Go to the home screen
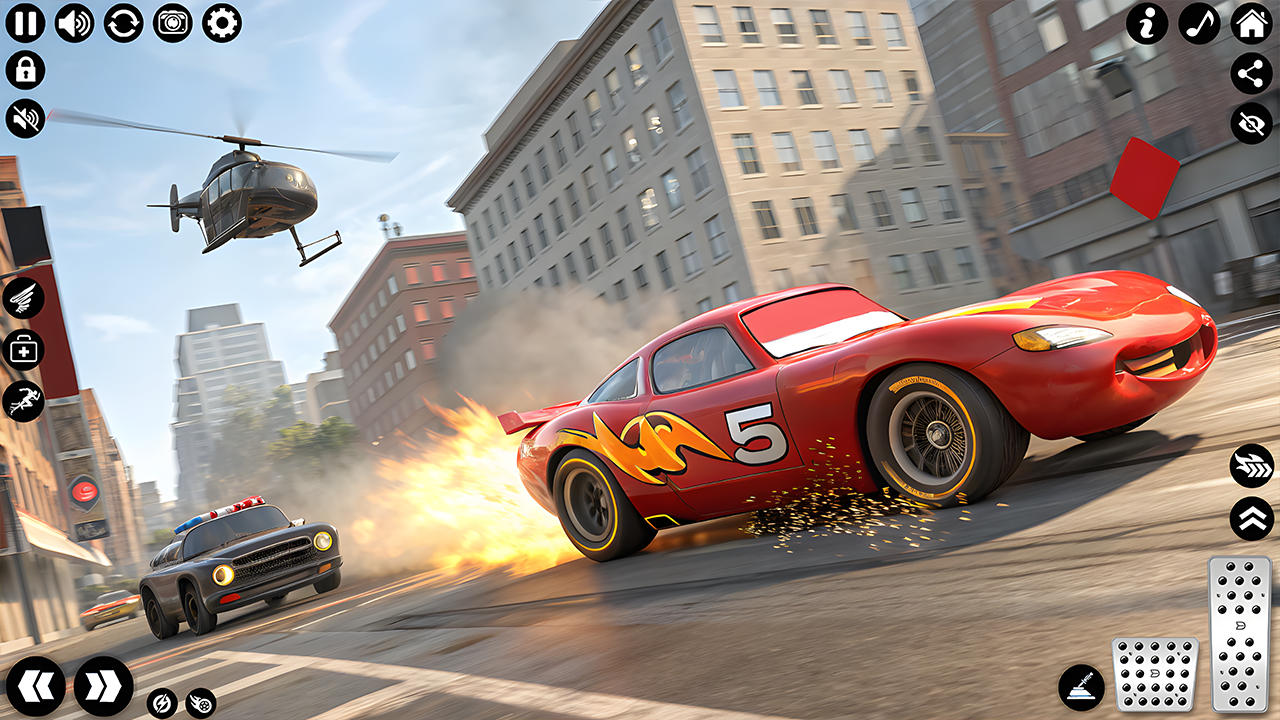Viewport: 1280px width, 720px height. (1251, 23)
